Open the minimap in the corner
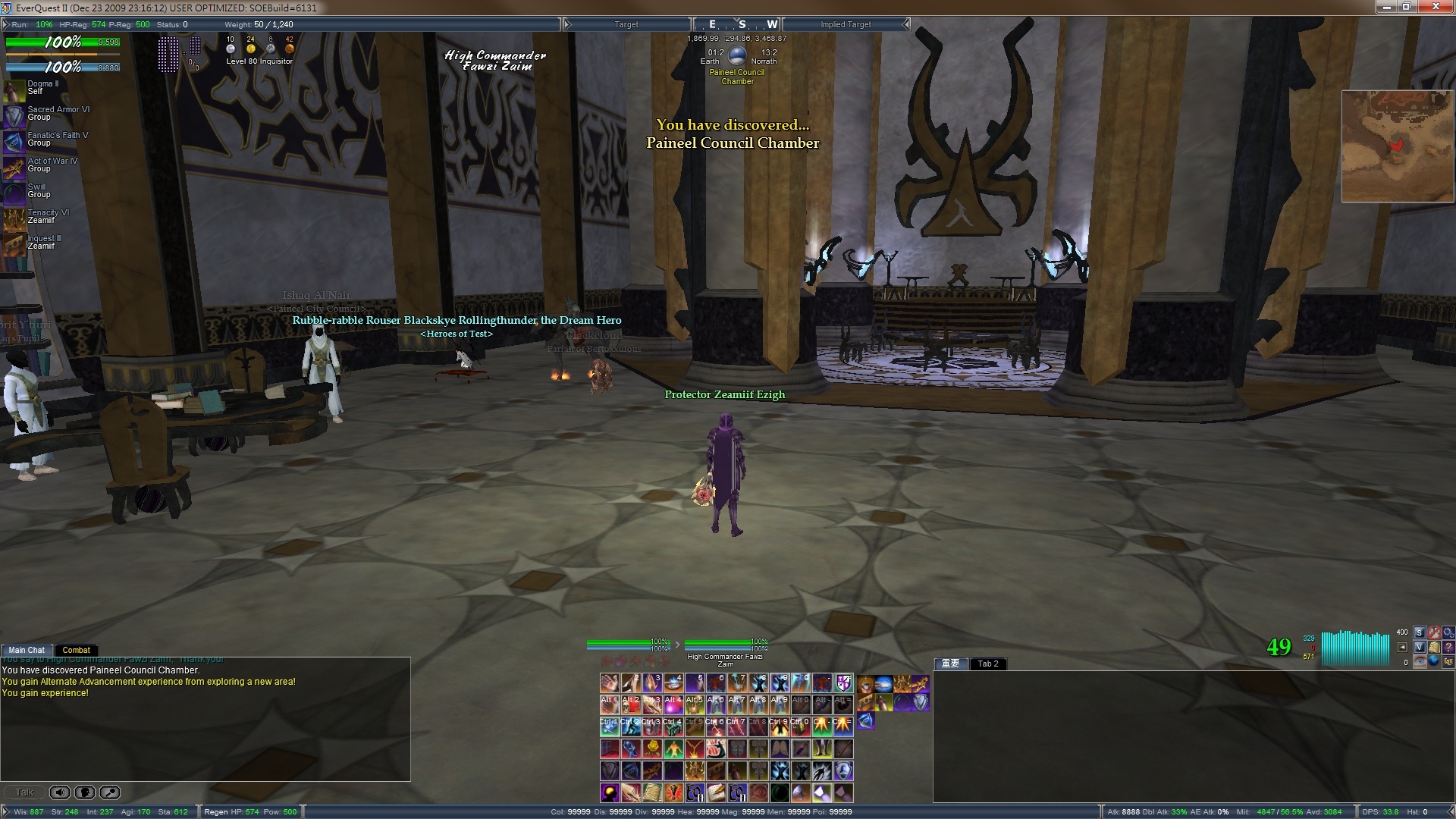The width and height of the screenshot is (1456, 819). [x=1397, y=146]
